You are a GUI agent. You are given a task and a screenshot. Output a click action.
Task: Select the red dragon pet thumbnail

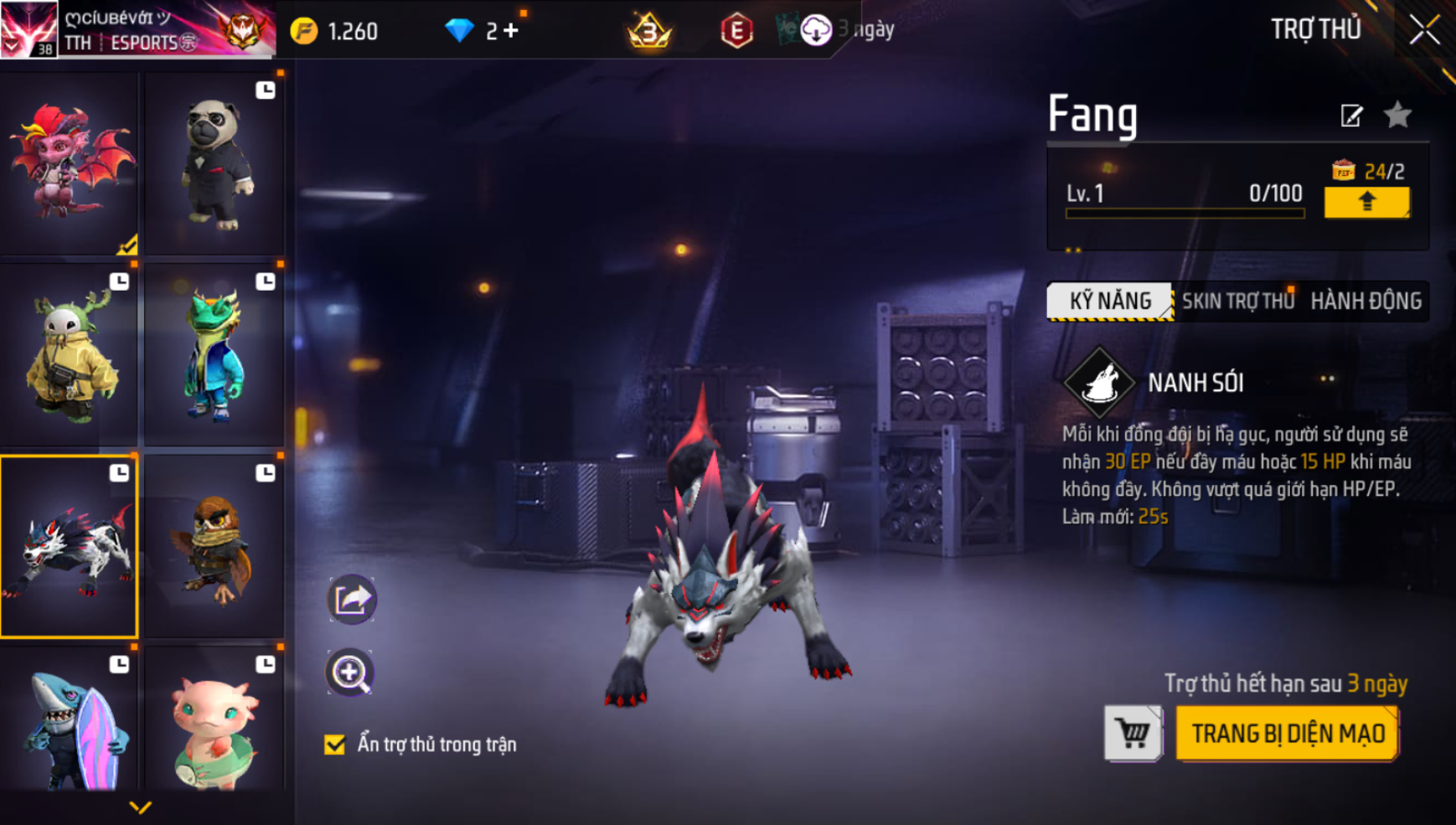70,163
